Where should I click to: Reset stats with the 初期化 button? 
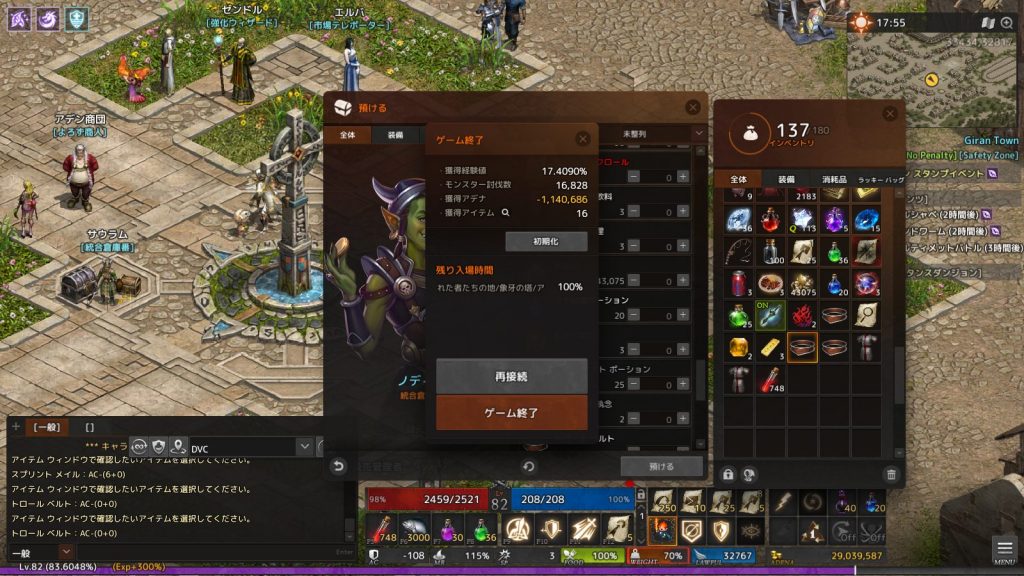(x=546, y=241)
